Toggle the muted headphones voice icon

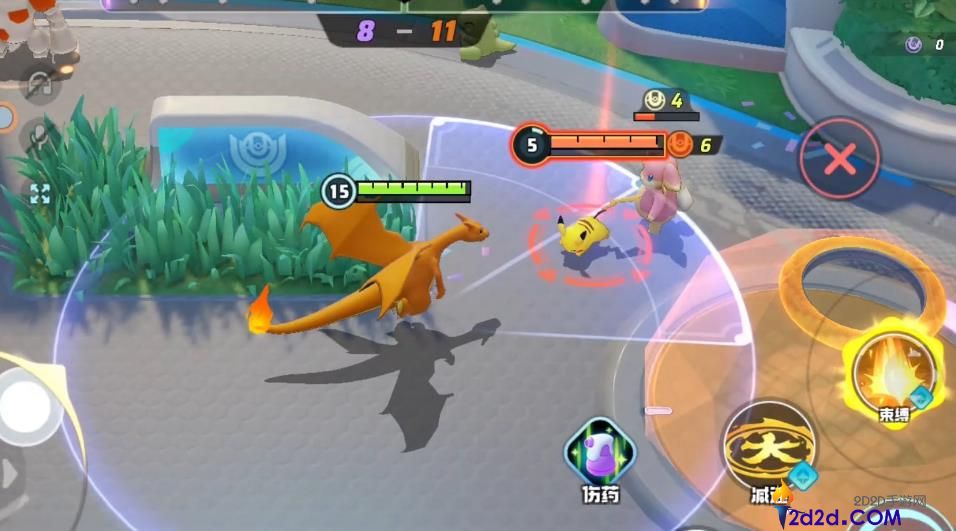click(40, 87)
